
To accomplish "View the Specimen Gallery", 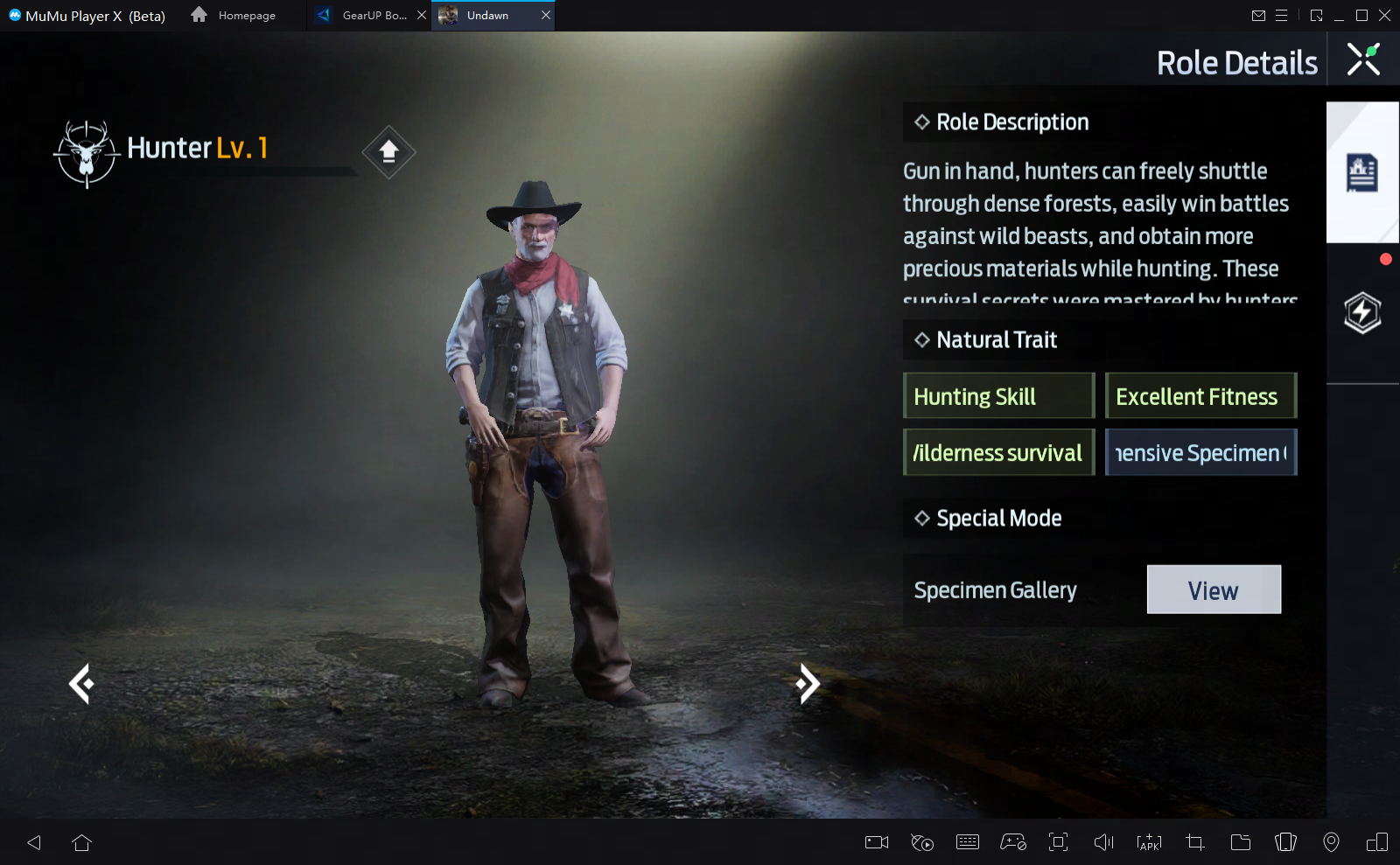I will (1213, 590).
